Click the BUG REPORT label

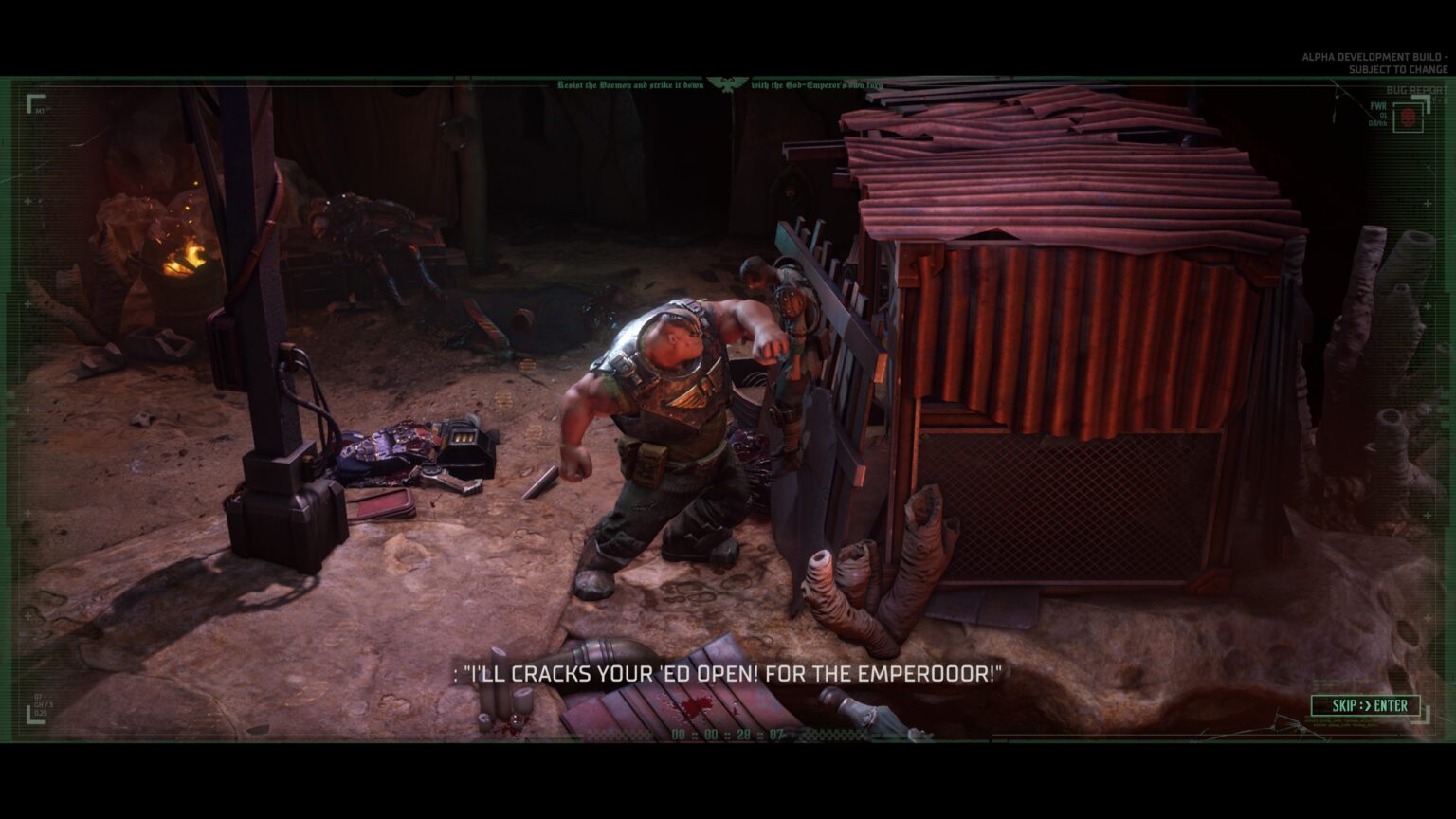click(1416, 89)
